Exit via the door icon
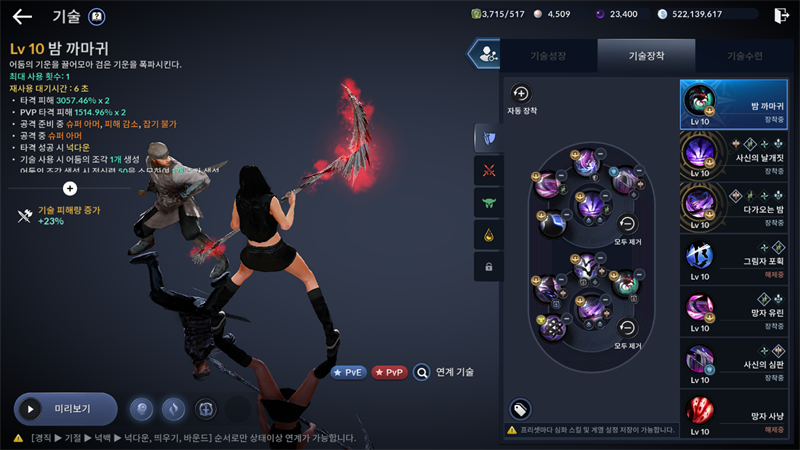This screenshot has height=450, width=800. 781,15
